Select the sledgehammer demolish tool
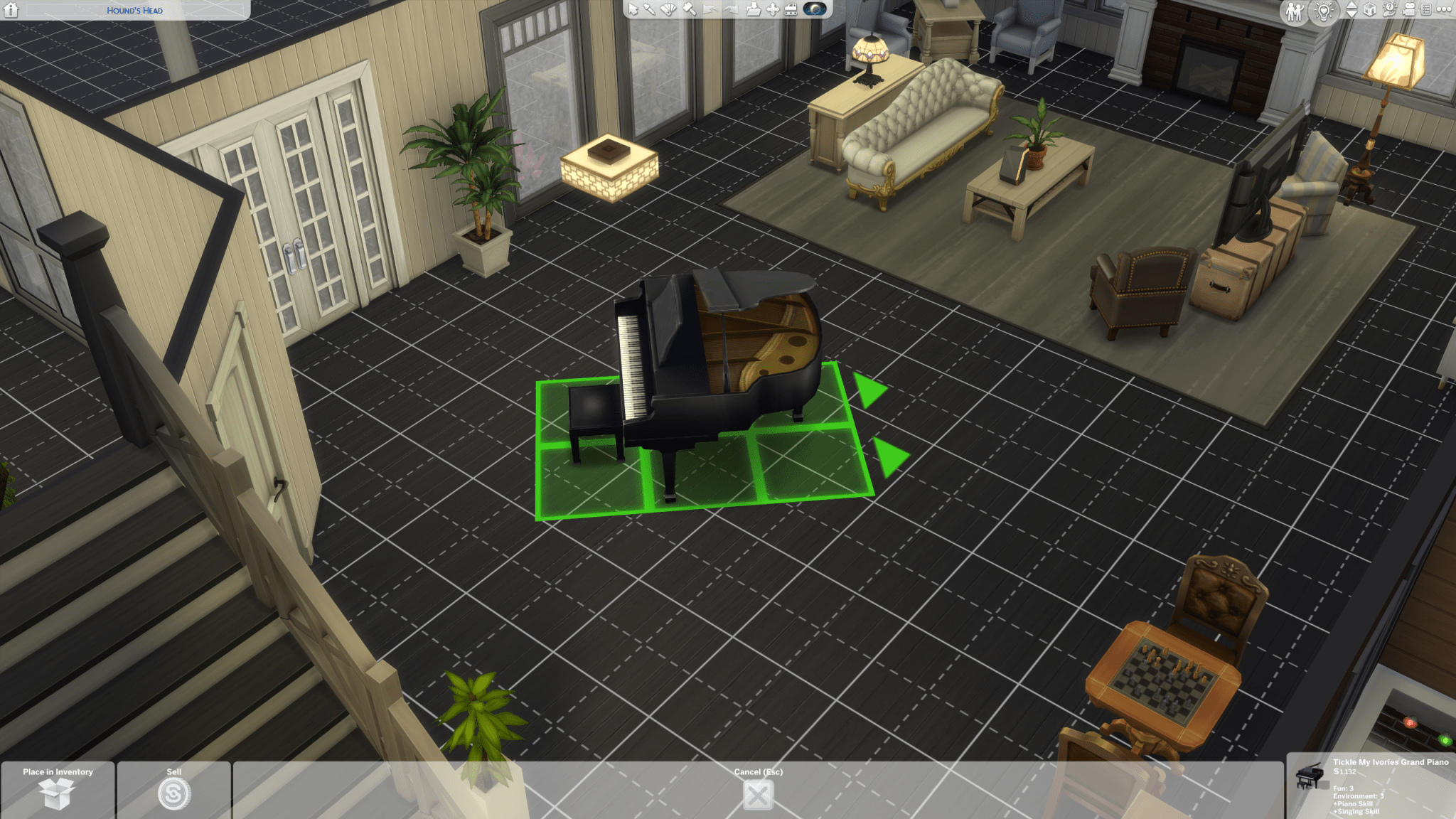Viewport: 1456px width, 819px height. pos(689,10)
